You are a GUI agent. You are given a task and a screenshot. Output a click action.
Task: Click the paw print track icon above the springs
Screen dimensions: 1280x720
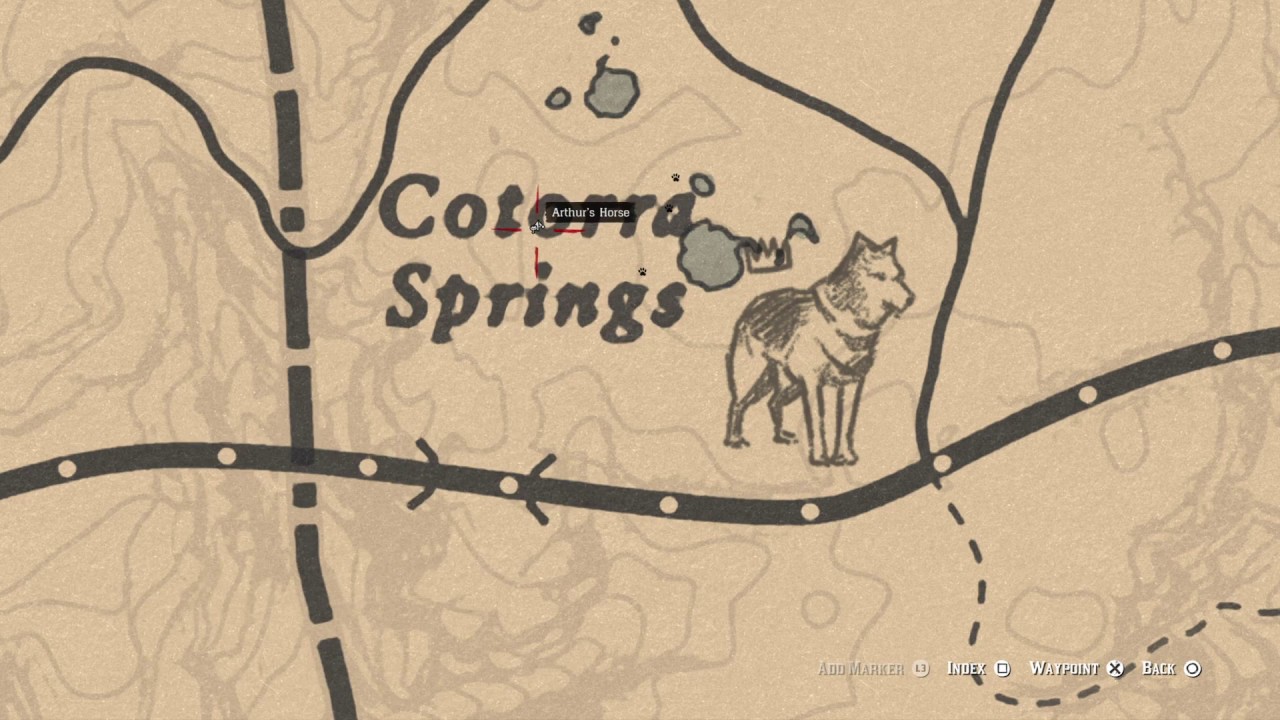pos(676,178)
